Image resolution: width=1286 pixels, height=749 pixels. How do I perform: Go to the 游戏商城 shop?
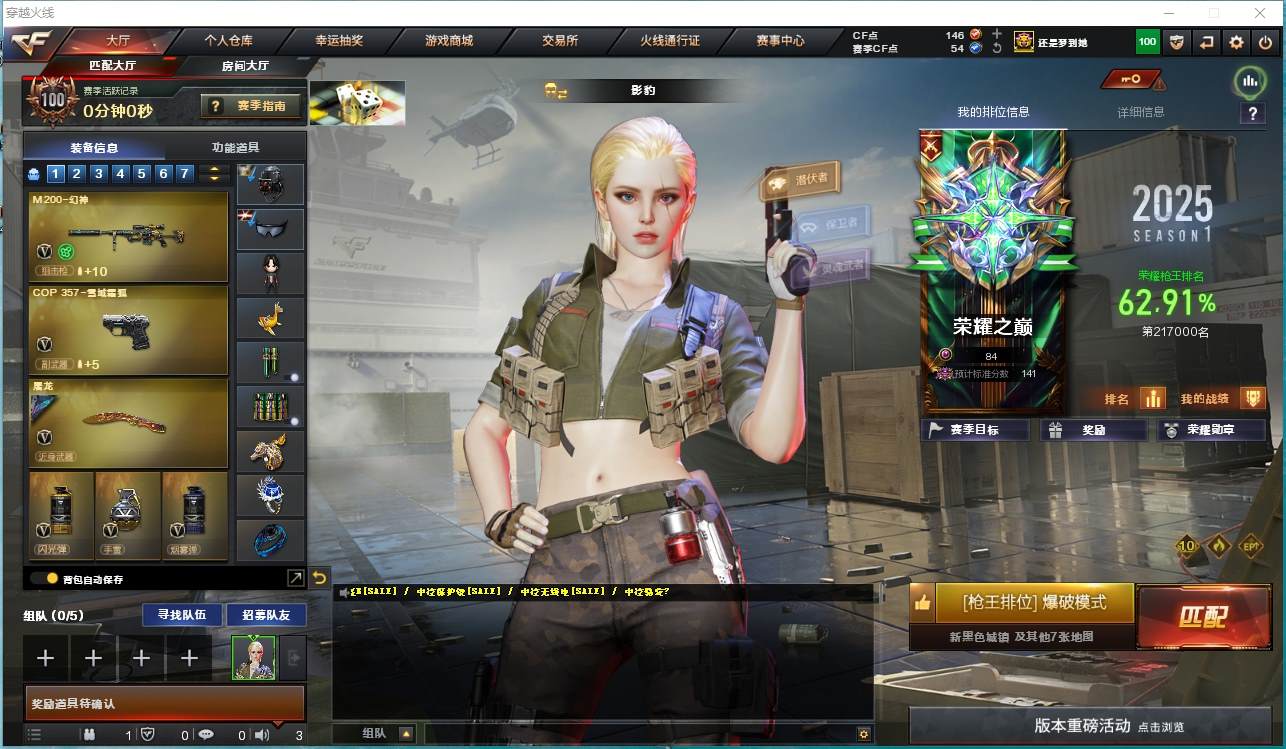(448, 41)
